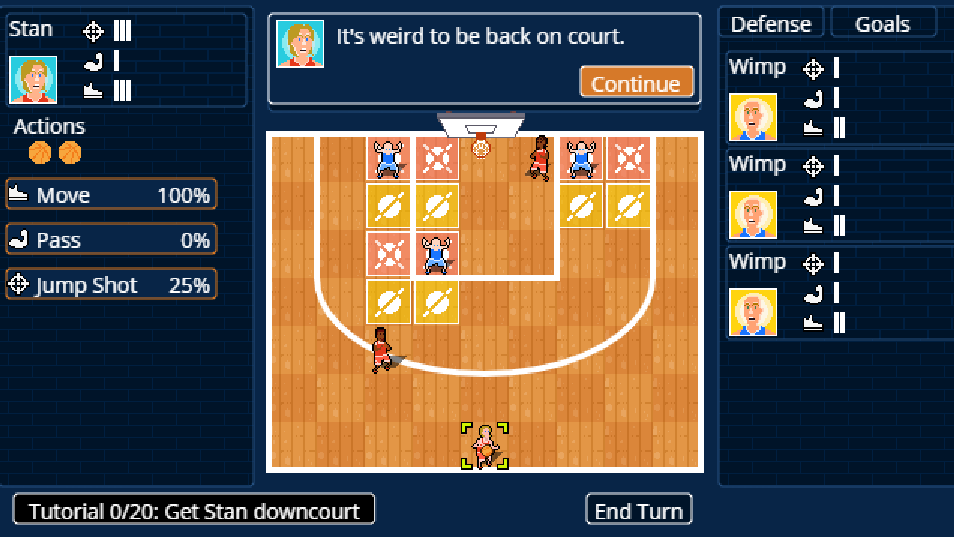Open the Goals tab
Image resolution: width=954 pixels, height=537 pixels.
pos(882,24)
